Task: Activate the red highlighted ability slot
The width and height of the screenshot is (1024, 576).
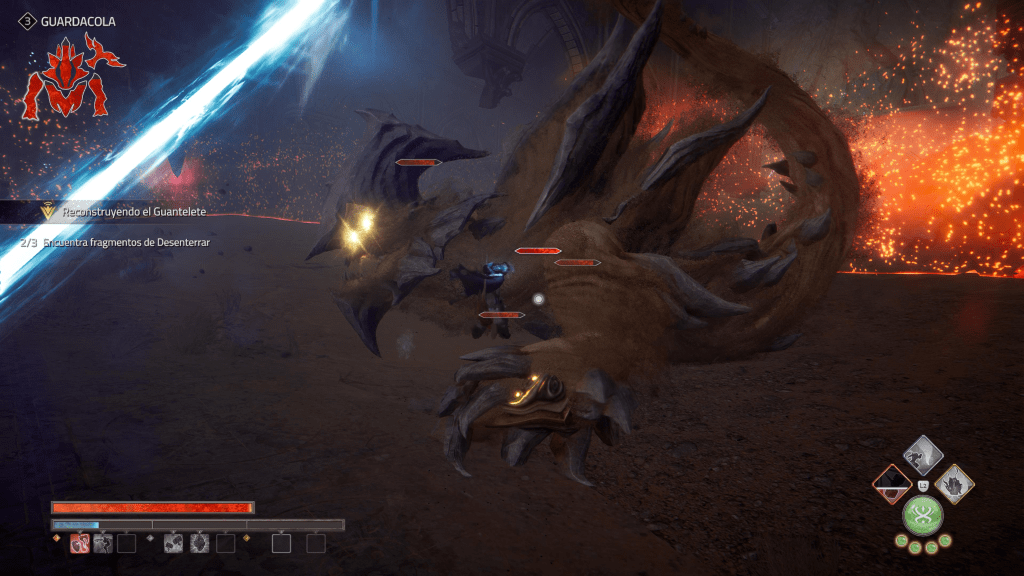Action: point(79,543)
